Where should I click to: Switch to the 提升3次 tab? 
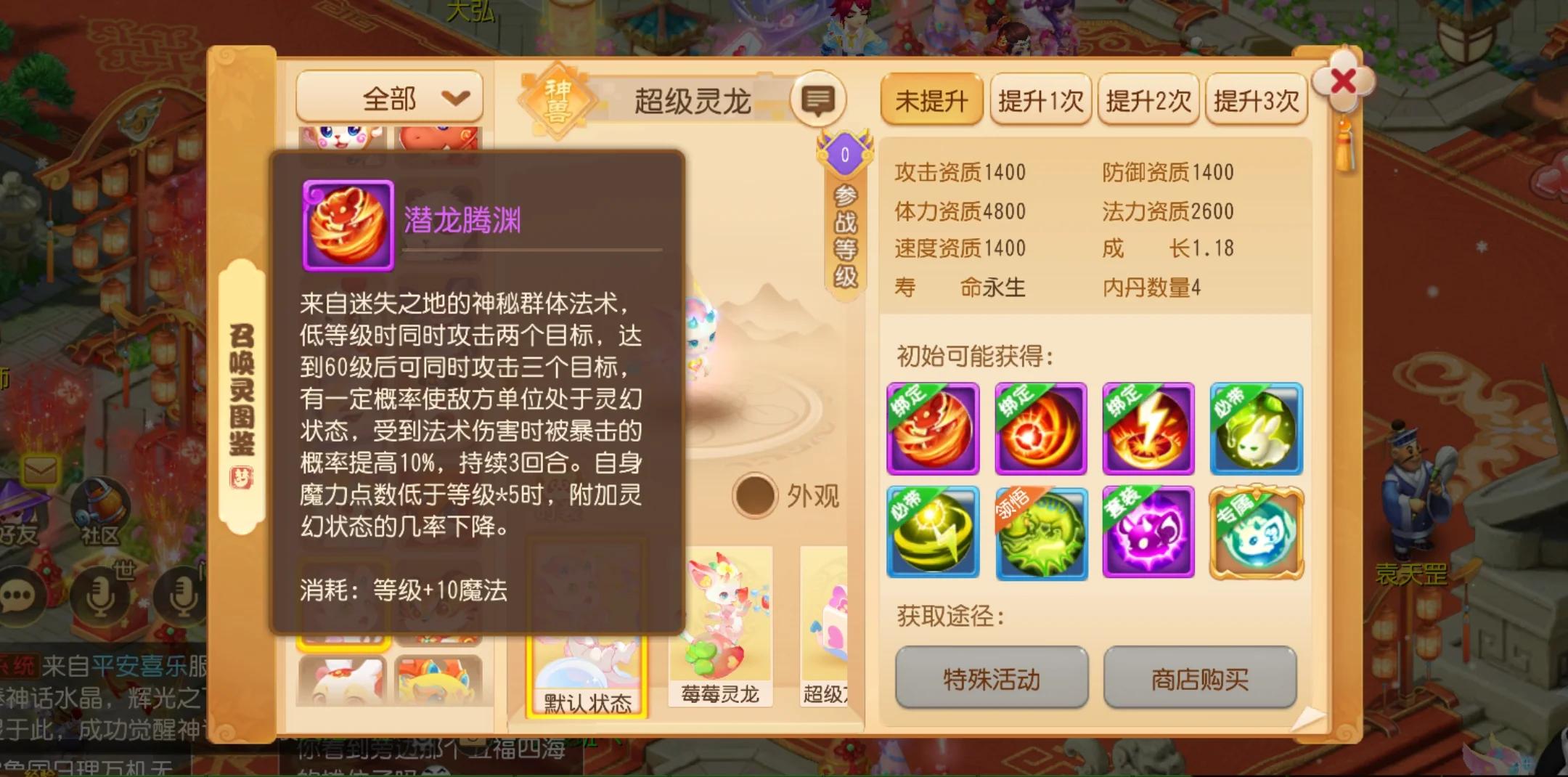(1256, 100)
